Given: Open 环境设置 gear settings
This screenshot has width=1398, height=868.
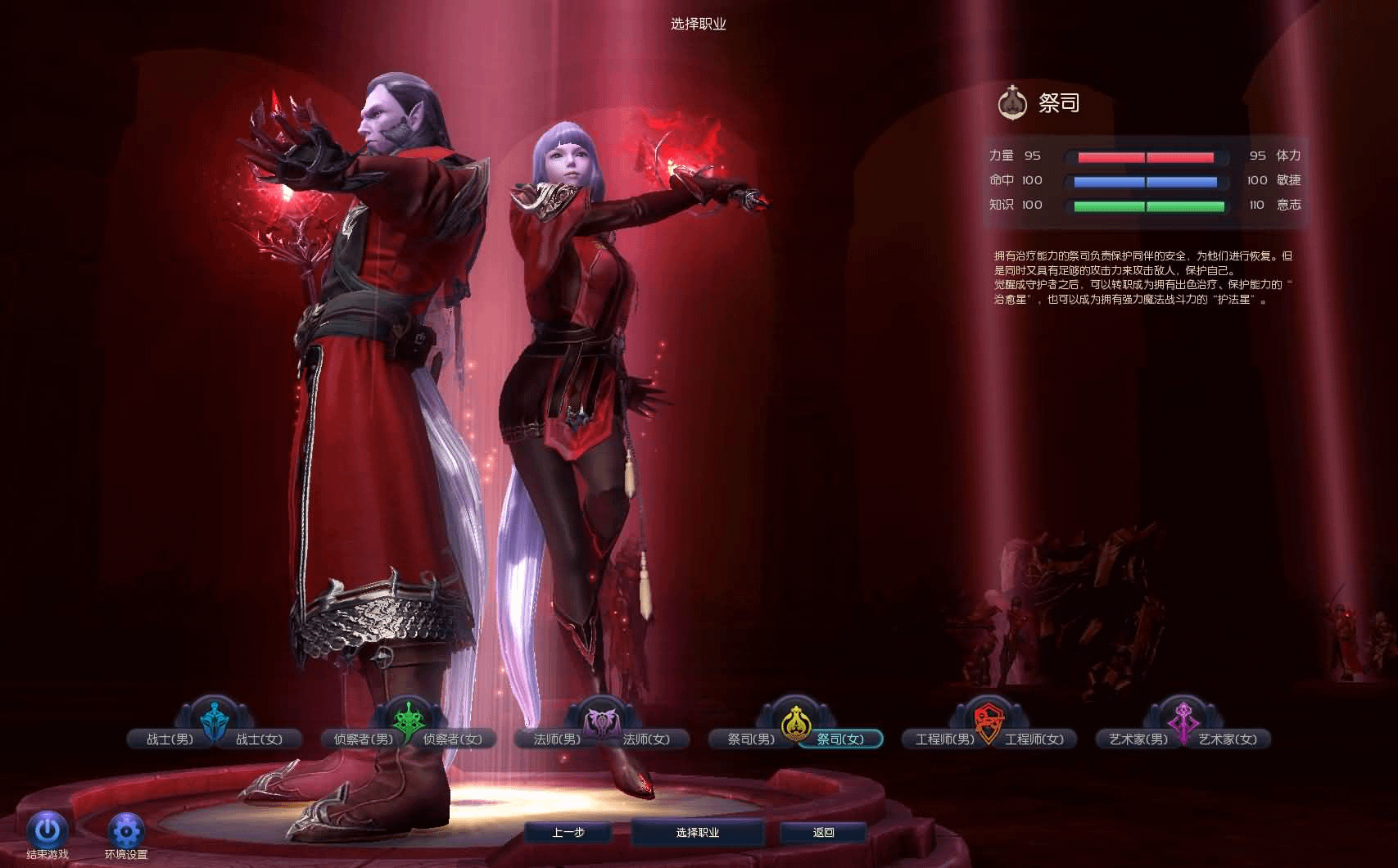Looking at the screenshot, I should click(x=126, y=832).
